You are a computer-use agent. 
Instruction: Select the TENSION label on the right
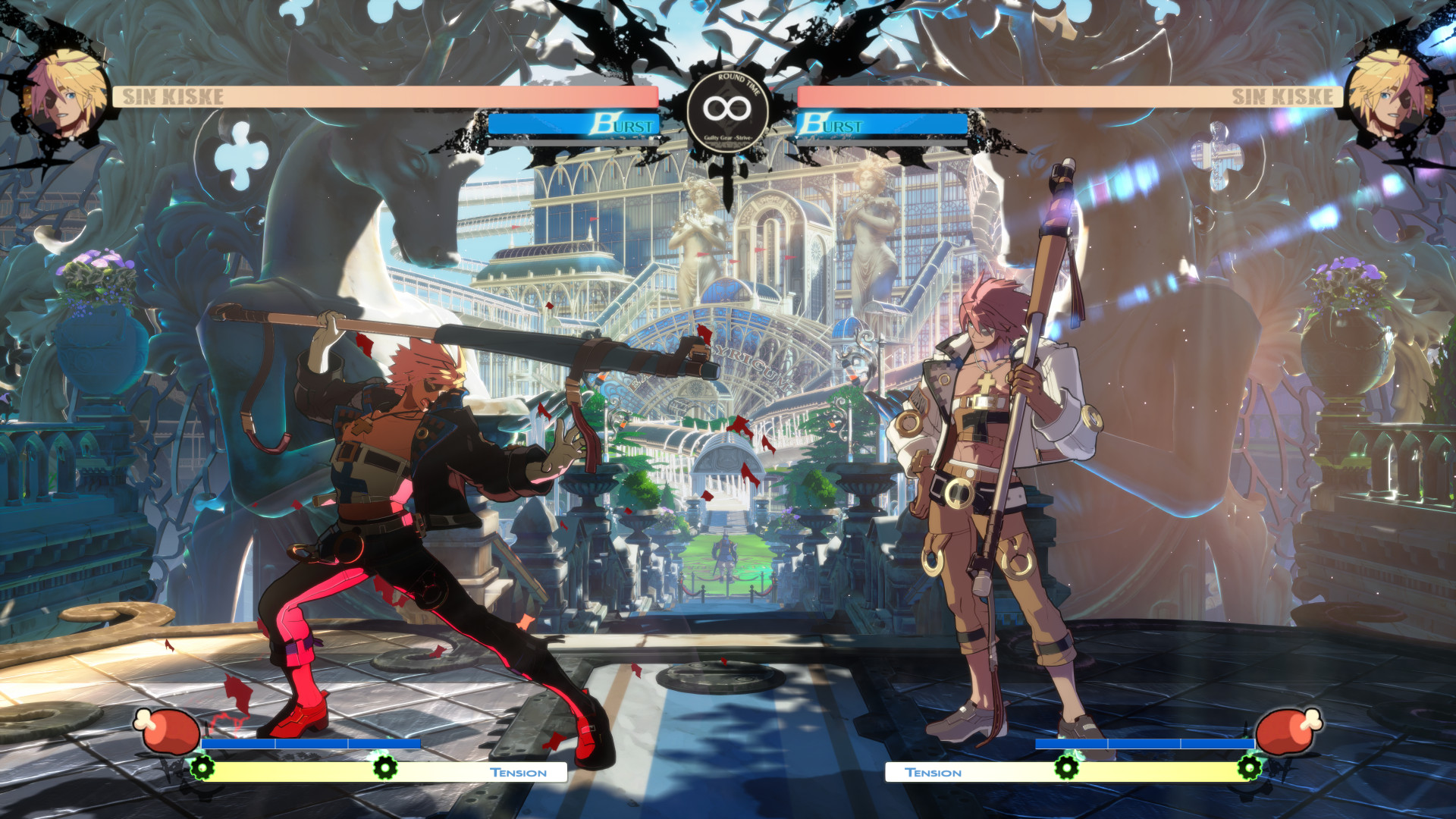tap(934, 772)
